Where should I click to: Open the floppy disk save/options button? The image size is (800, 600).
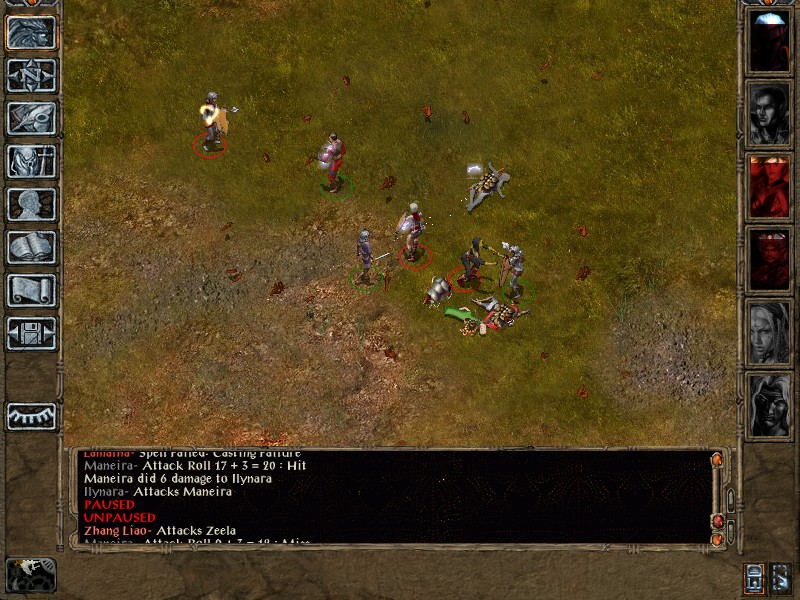tap(31, 333)
